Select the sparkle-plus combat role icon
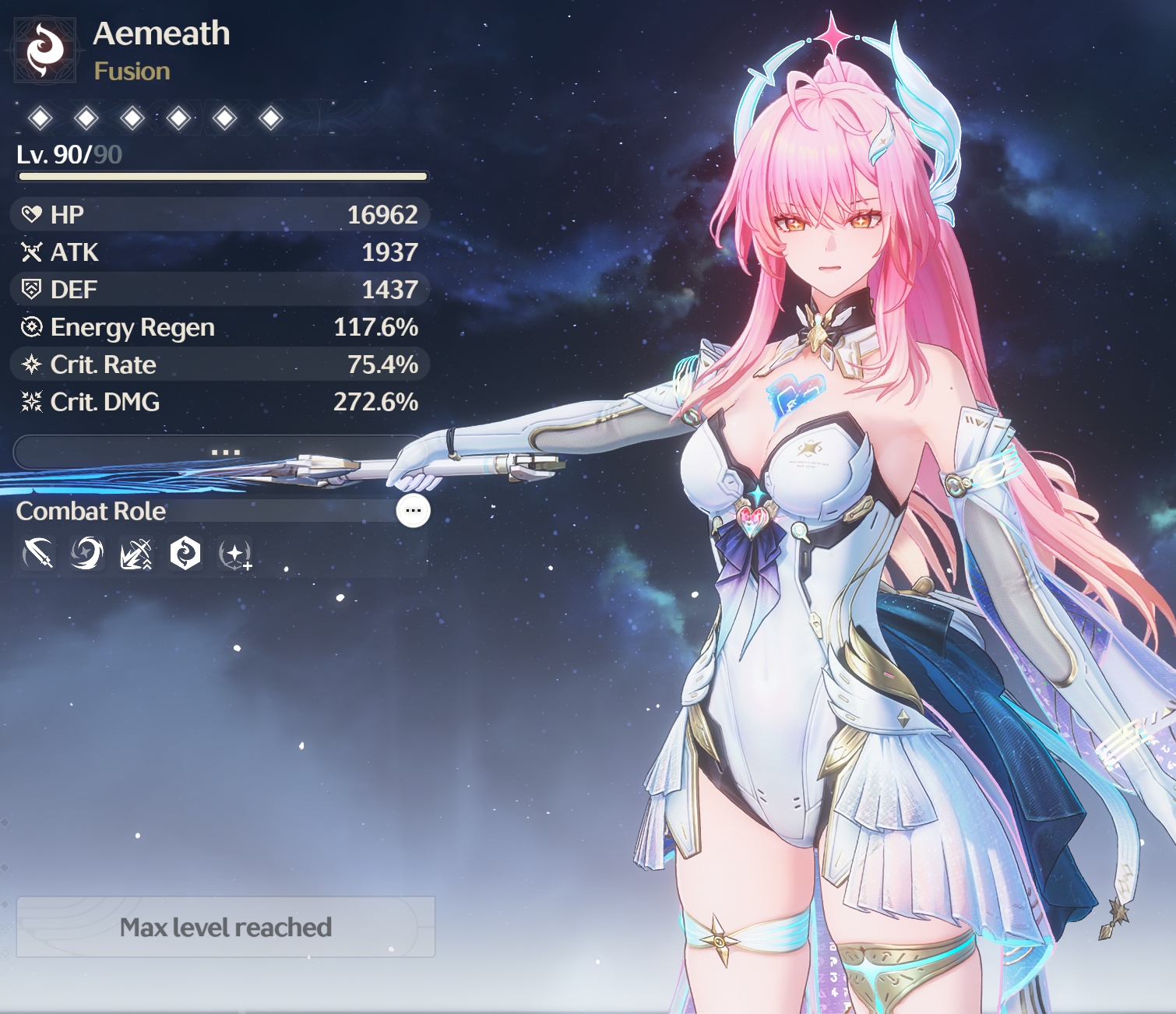This screenshot has height=1014, width=1176. [x=234, y=555]
